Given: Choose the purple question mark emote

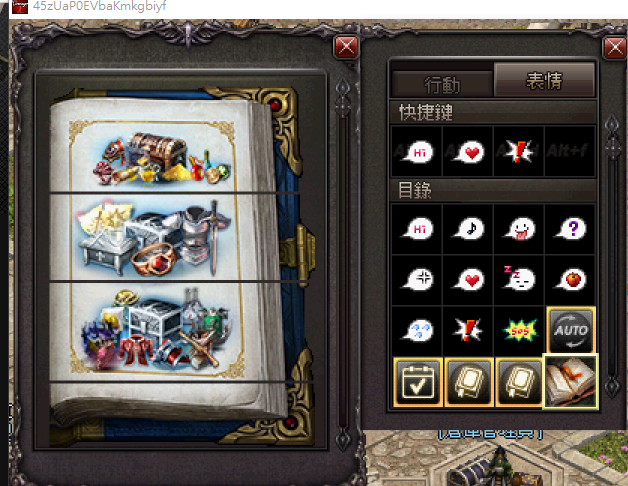Looking at the screenshot, I should [570, 229].
